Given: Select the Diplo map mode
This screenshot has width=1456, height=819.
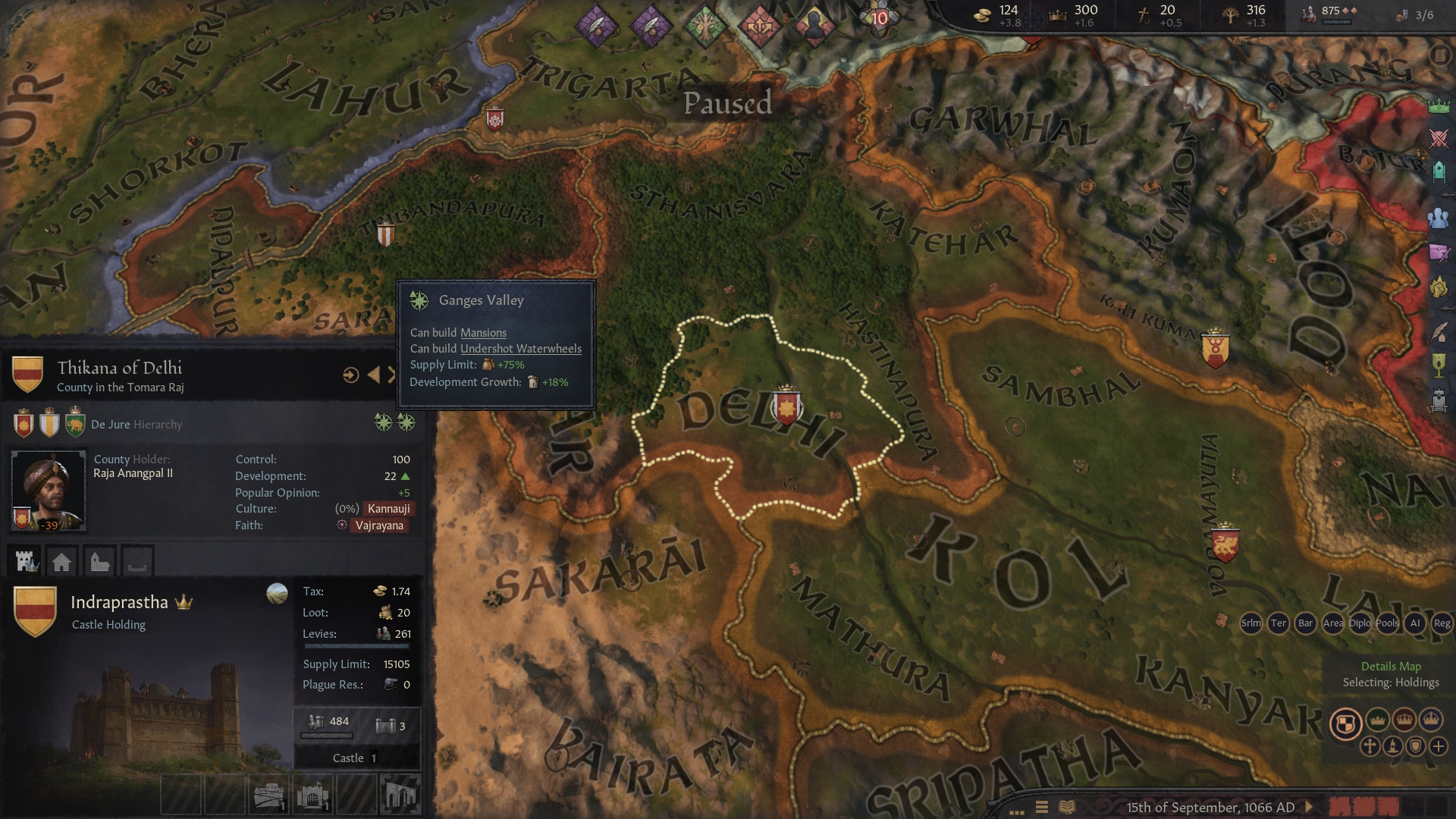Looking at the screenshot, I should coord(1360,623).
